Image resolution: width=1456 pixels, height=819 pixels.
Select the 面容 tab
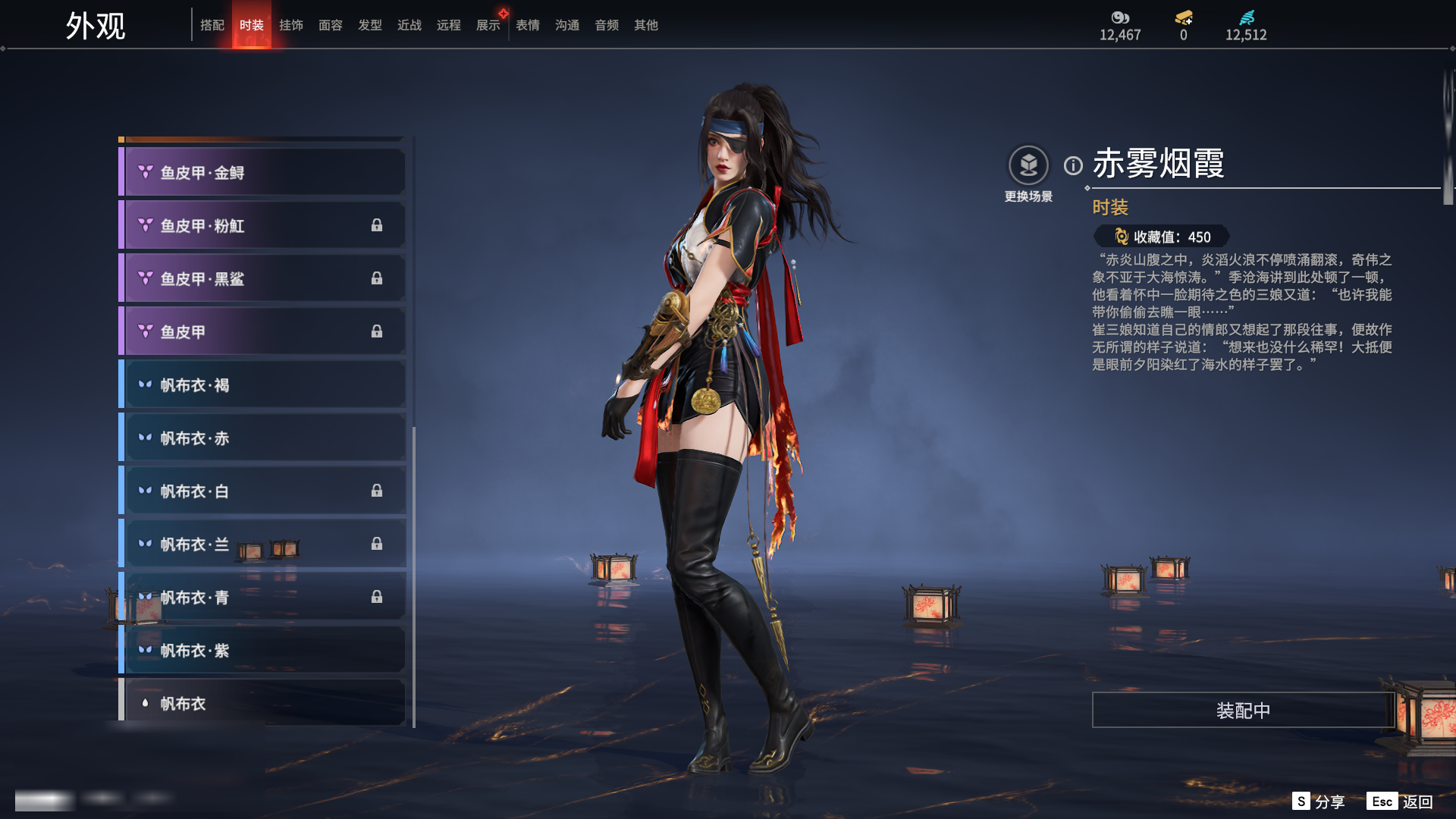[x=331, y=25]
